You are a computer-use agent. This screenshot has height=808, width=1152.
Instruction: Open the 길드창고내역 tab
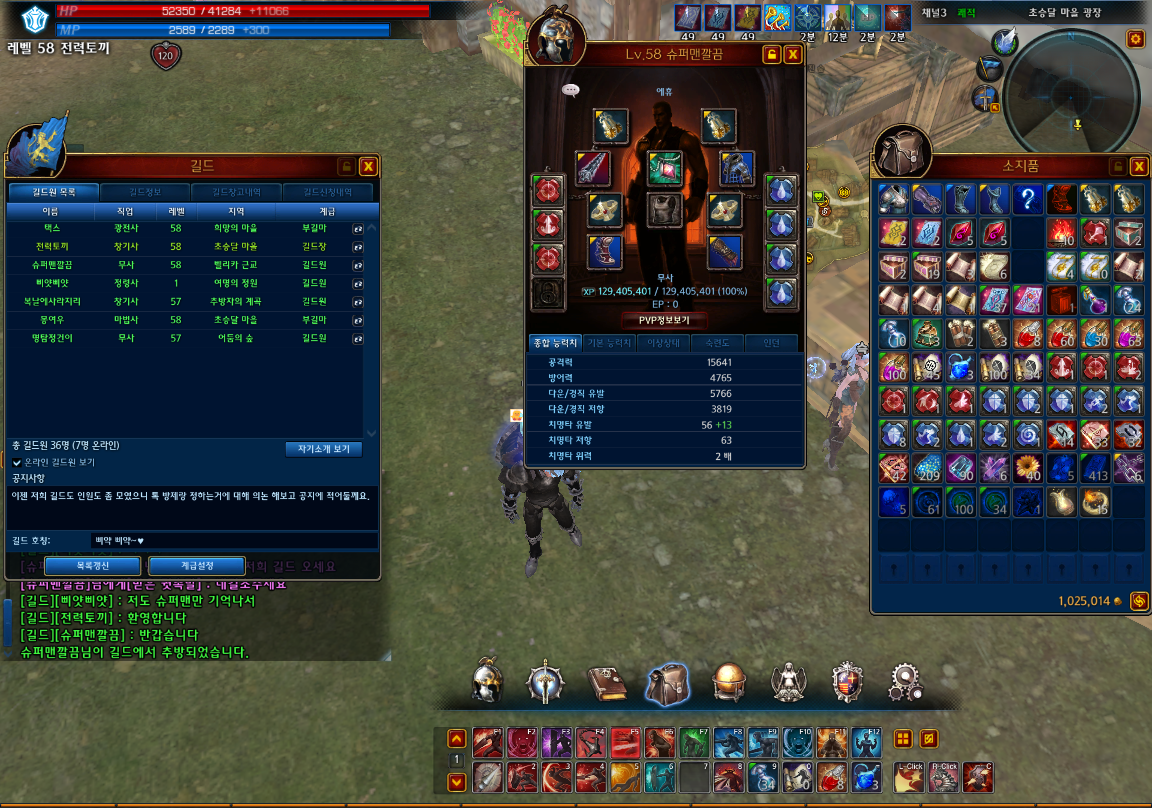tap(235, 192)
